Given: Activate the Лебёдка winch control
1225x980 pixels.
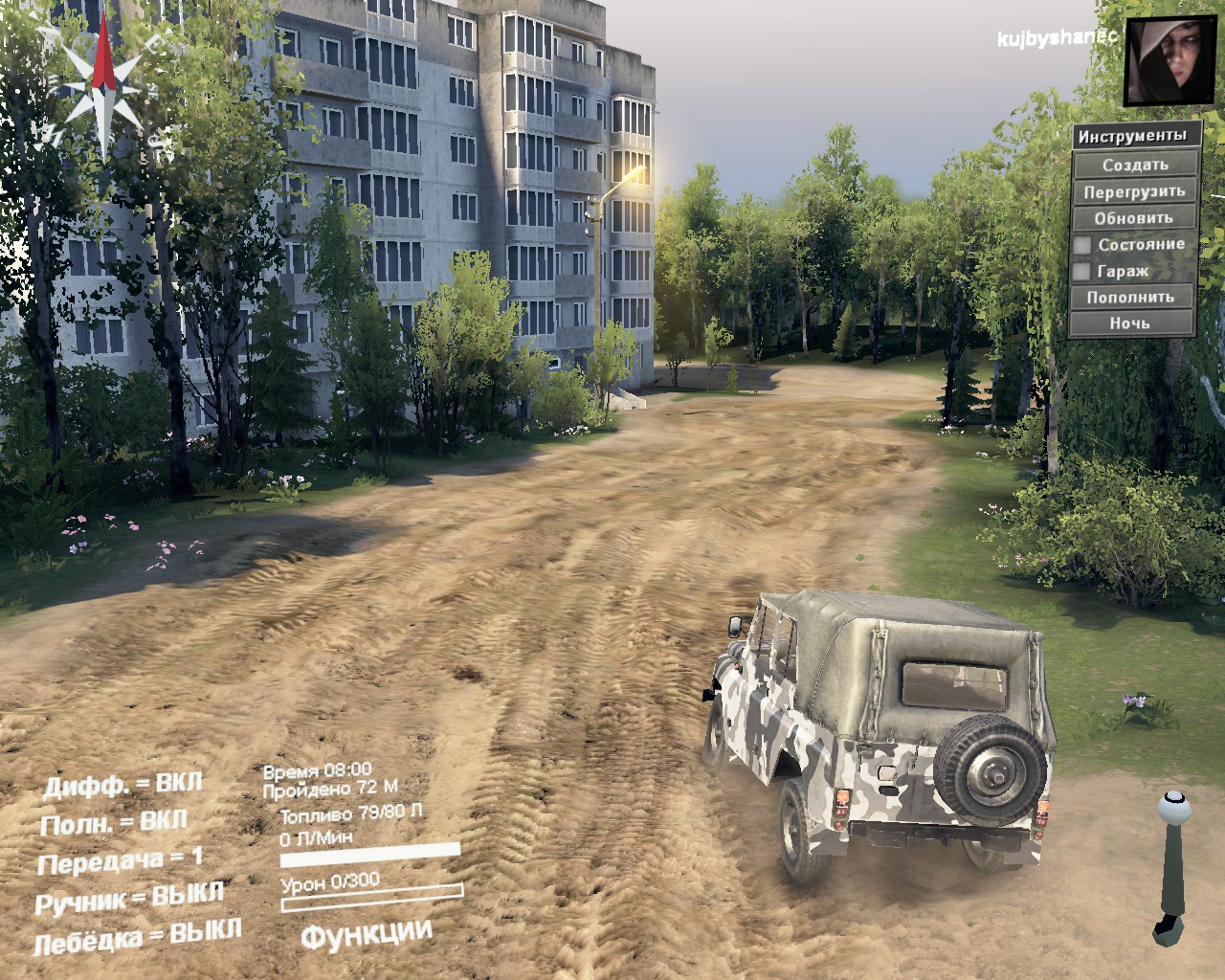Looking at the screenshot, I should coord(137,937).
